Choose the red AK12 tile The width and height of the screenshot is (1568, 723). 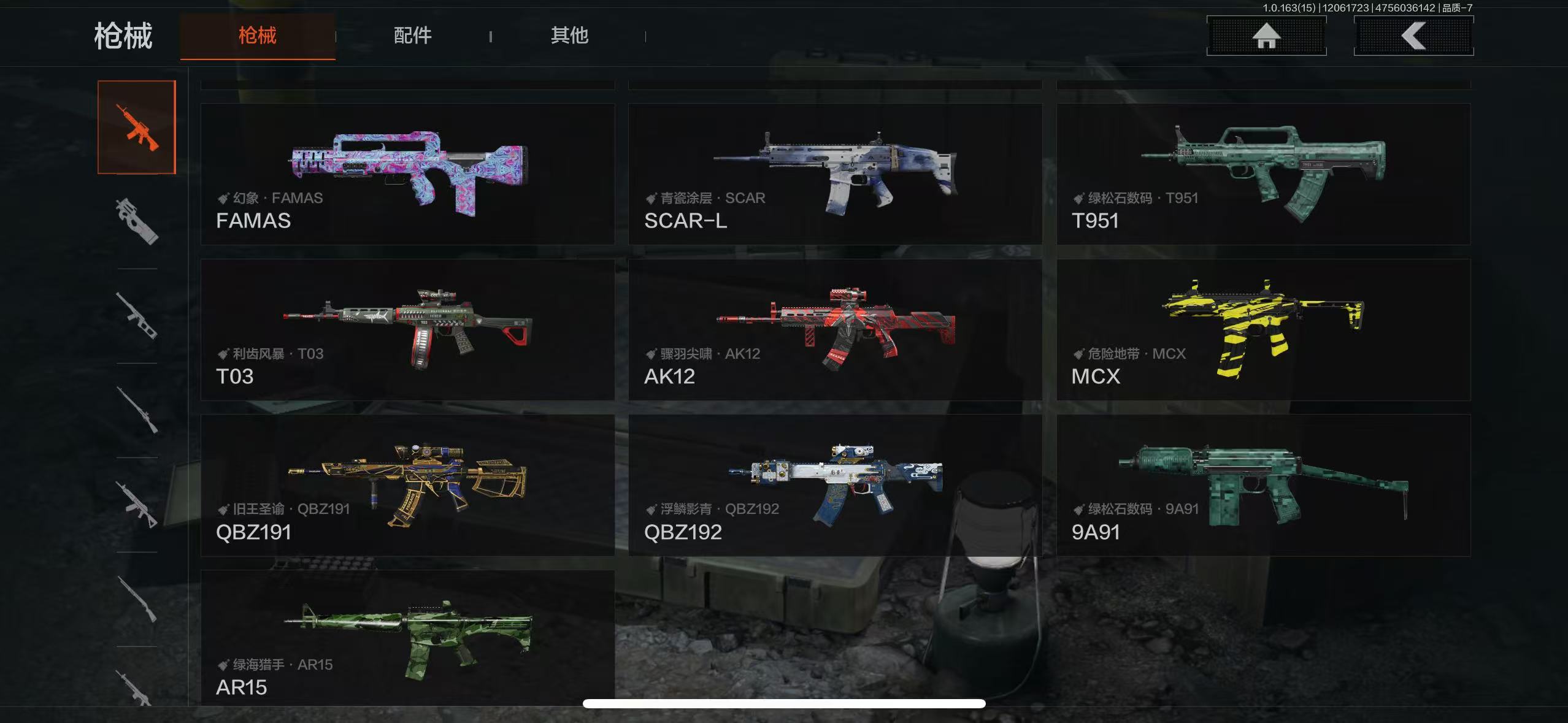click(835, 330)
